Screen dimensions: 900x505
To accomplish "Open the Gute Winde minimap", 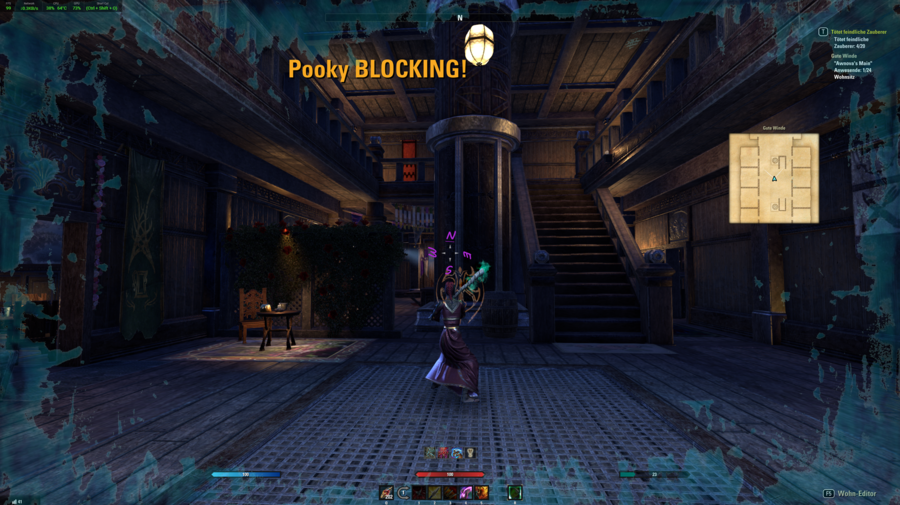I will click(x=773, y=178).
